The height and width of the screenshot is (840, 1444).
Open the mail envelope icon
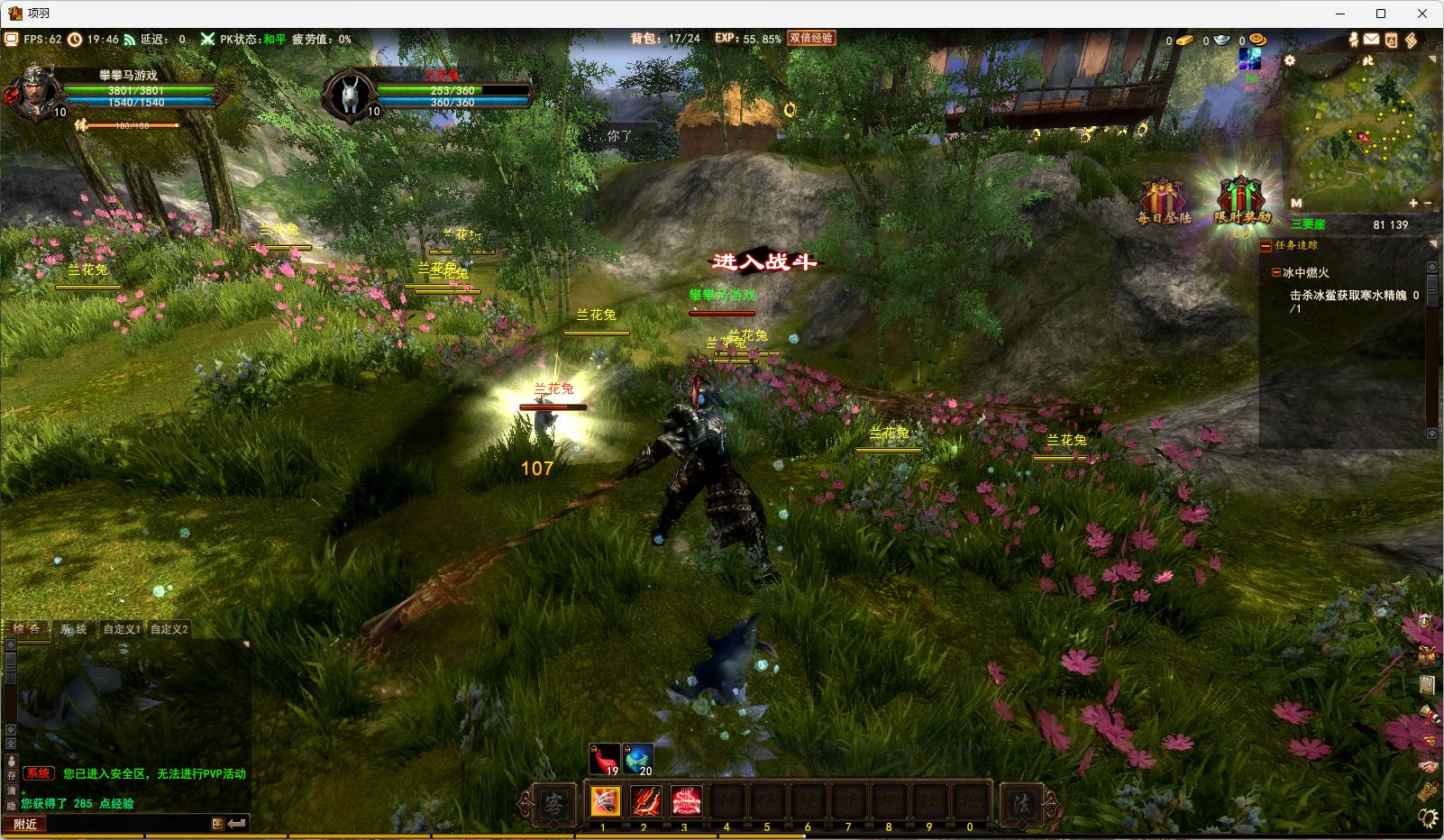1371,40
